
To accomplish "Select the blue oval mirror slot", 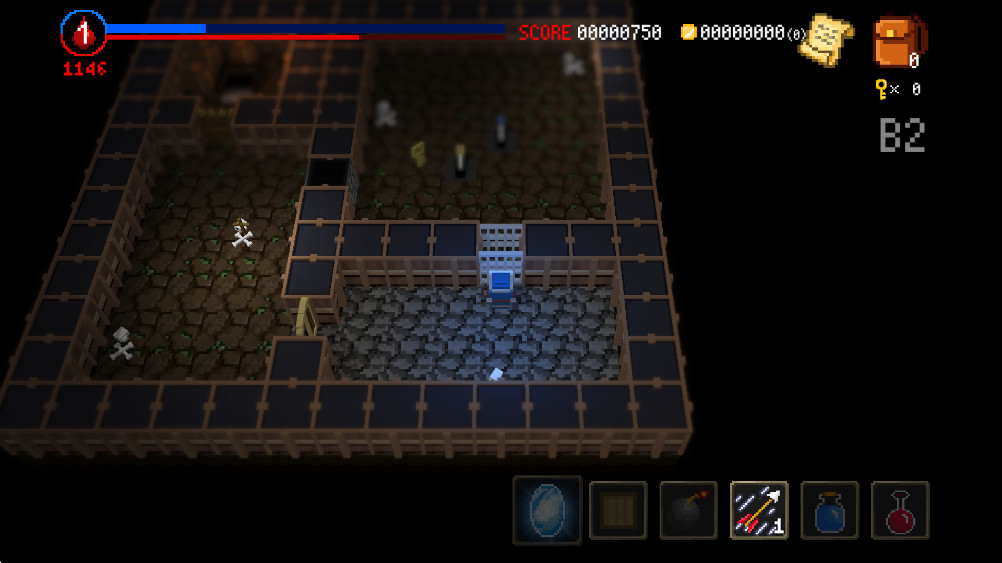I will (x=547, y=510).
